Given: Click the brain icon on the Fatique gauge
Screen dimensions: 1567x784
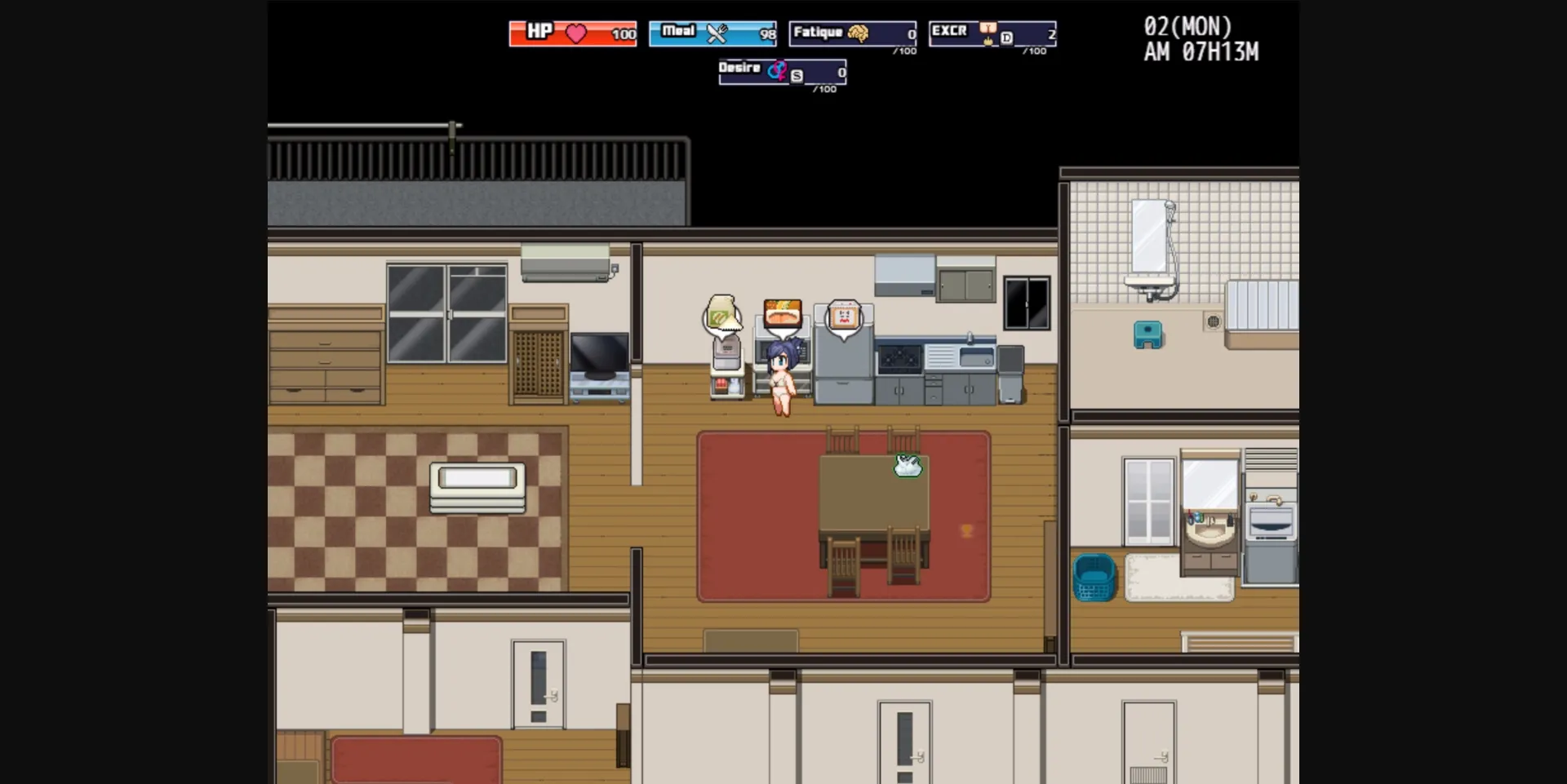Looking at the screenshot, I should click(x=859, y=33).
